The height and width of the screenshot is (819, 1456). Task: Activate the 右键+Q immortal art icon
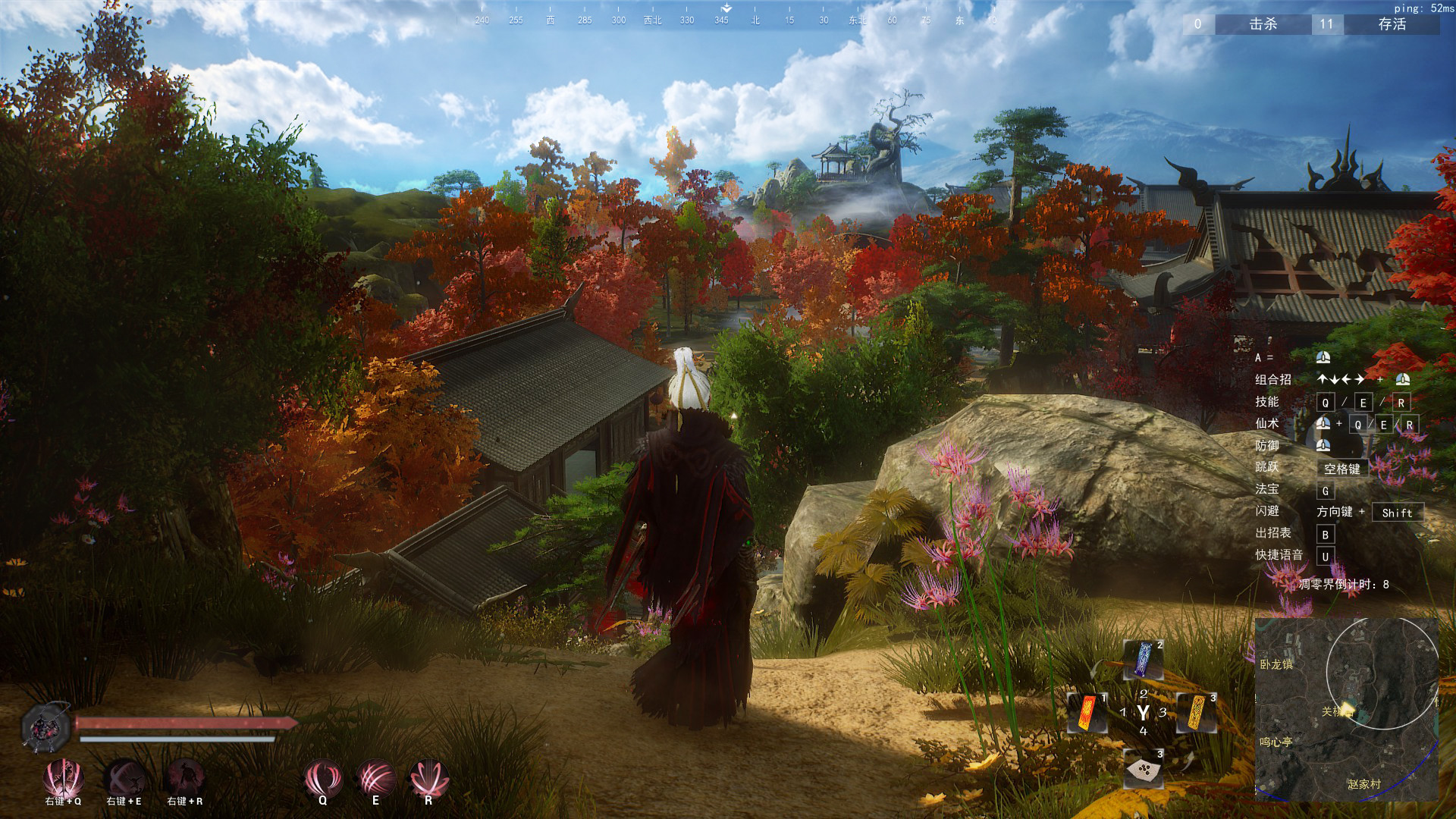coord(63,777)
